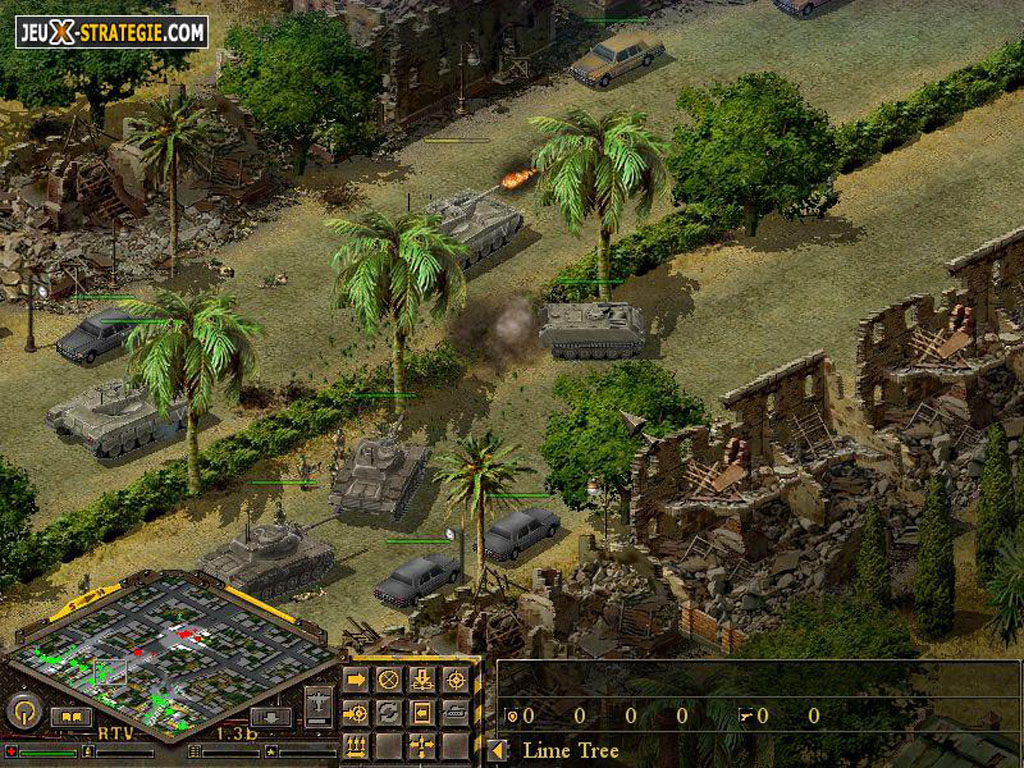1024x768 pixels.
Task: Activate the triple-arrows formation command
Action: click(355, 746)
